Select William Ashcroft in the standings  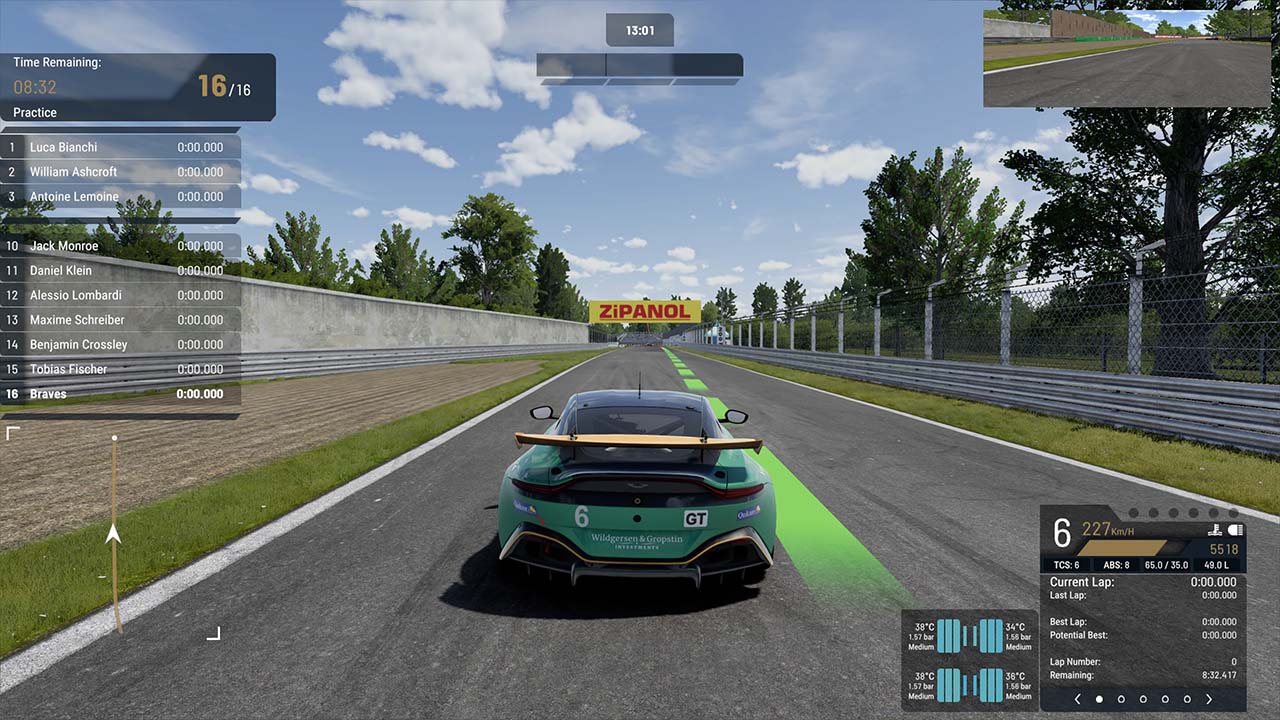tap(120, 172)
